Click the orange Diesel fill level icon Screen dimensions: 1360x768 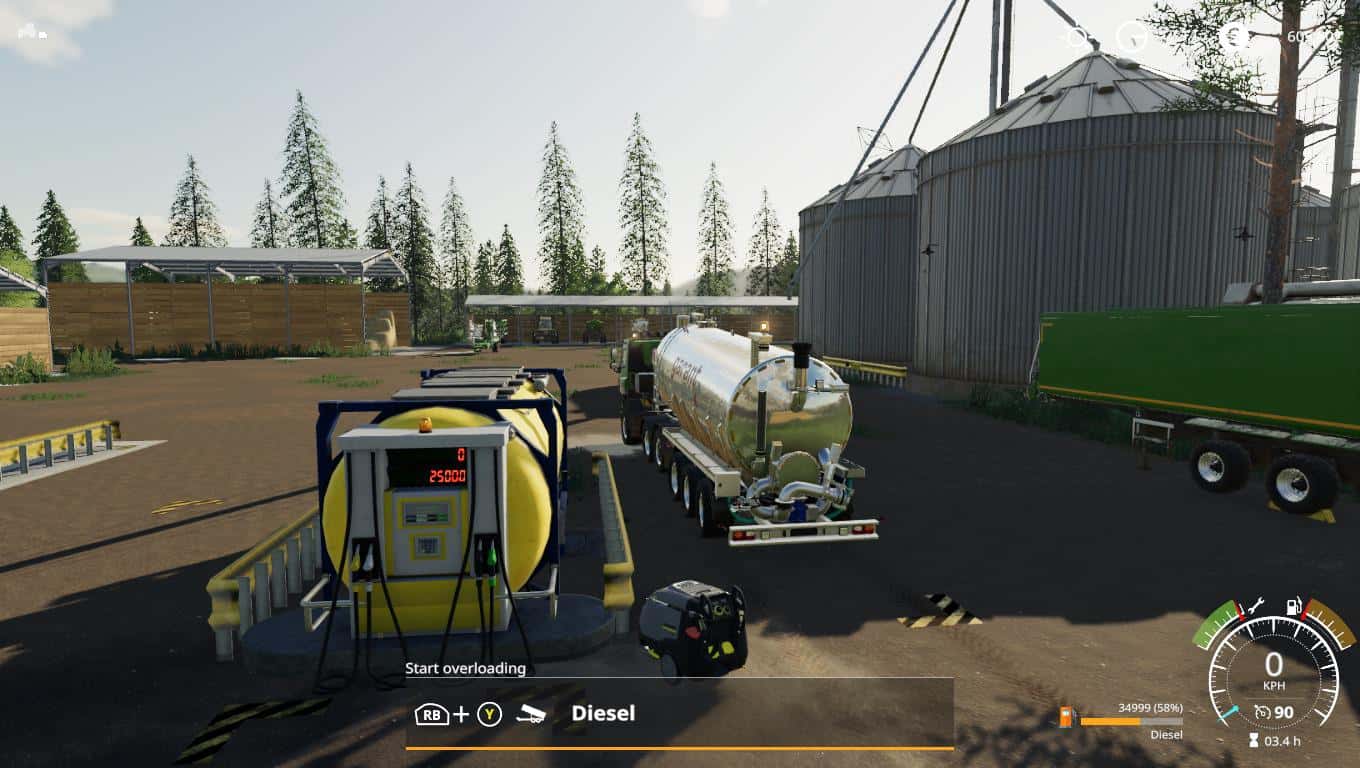pos(1068,718)
